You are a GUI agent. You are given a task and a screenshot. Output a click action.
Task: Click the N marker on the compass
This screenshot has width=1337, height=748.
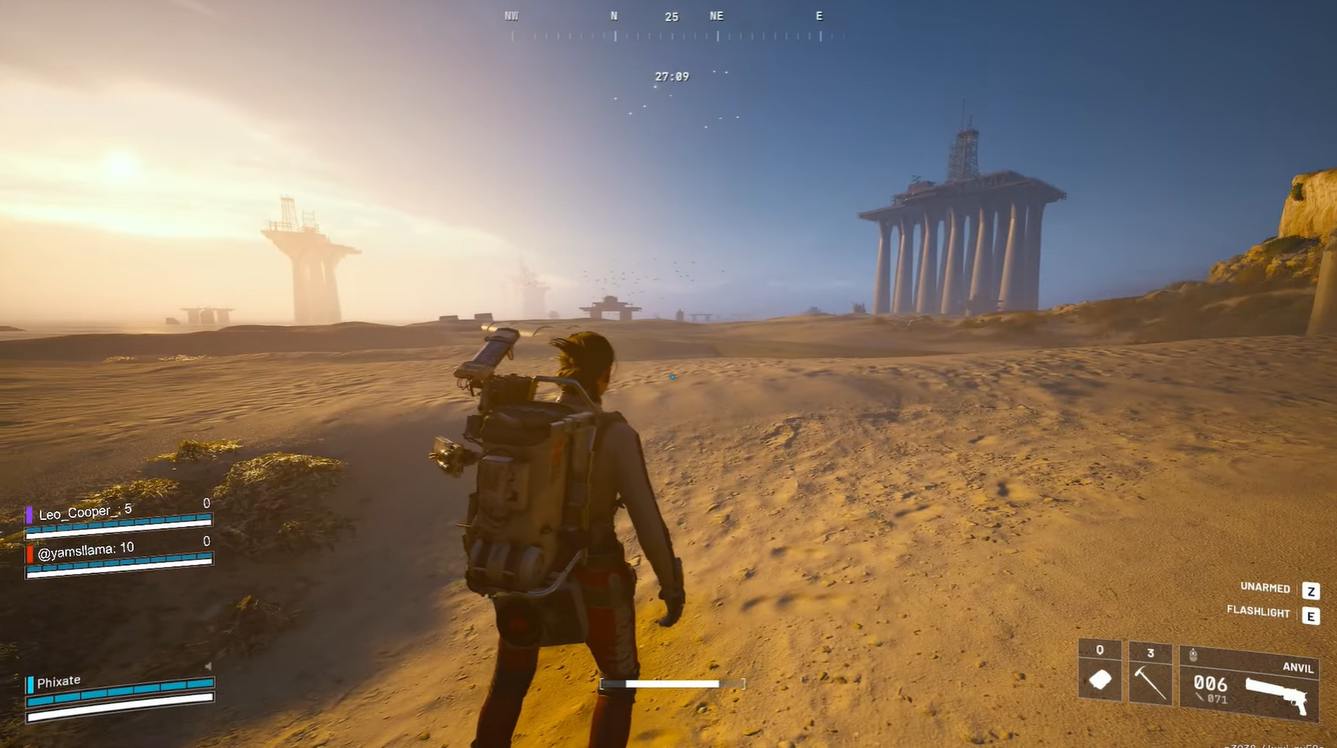pos(612,15)
